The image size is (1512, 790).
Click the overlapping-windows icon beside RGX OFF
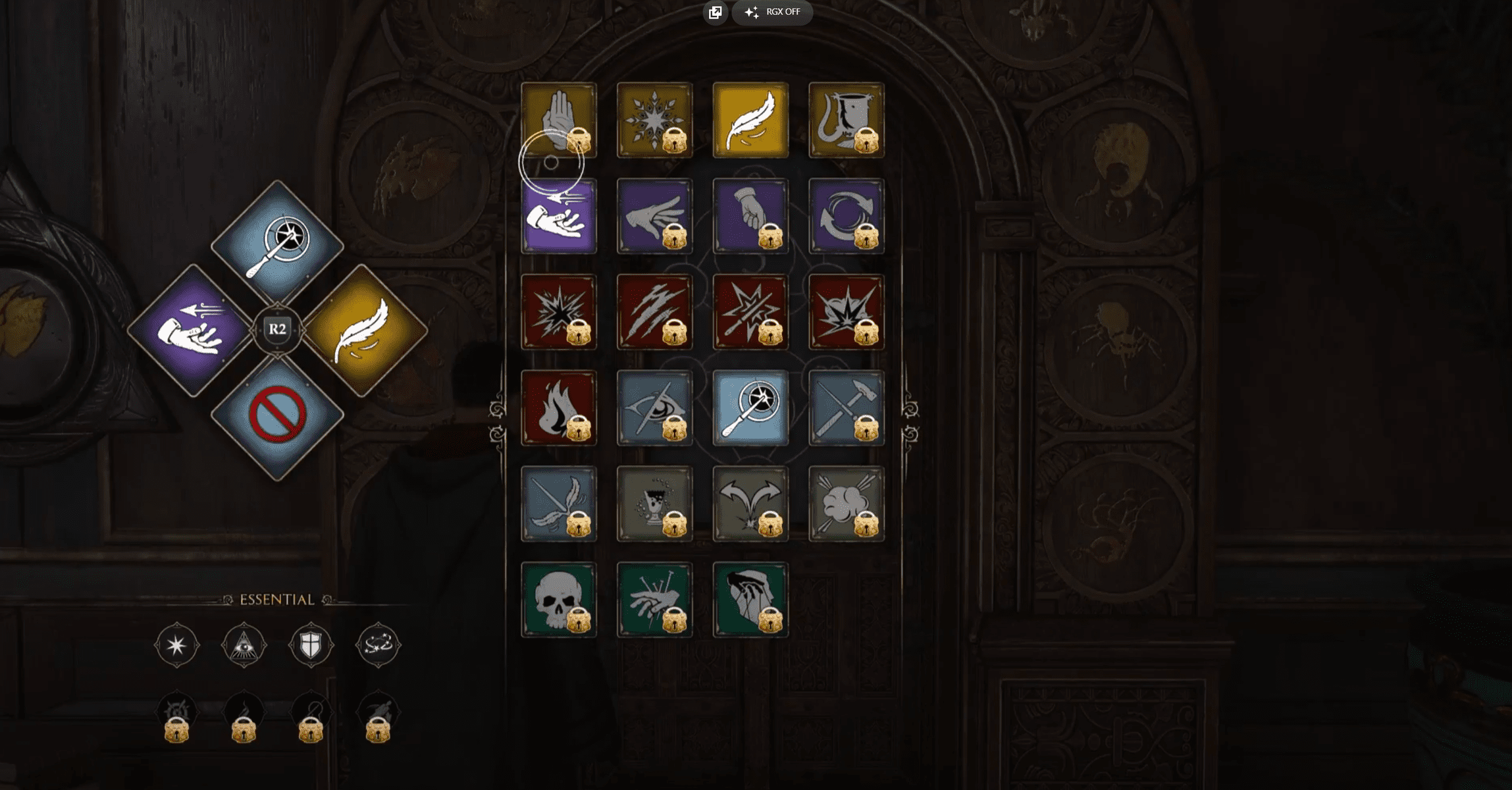coord(716,12)
